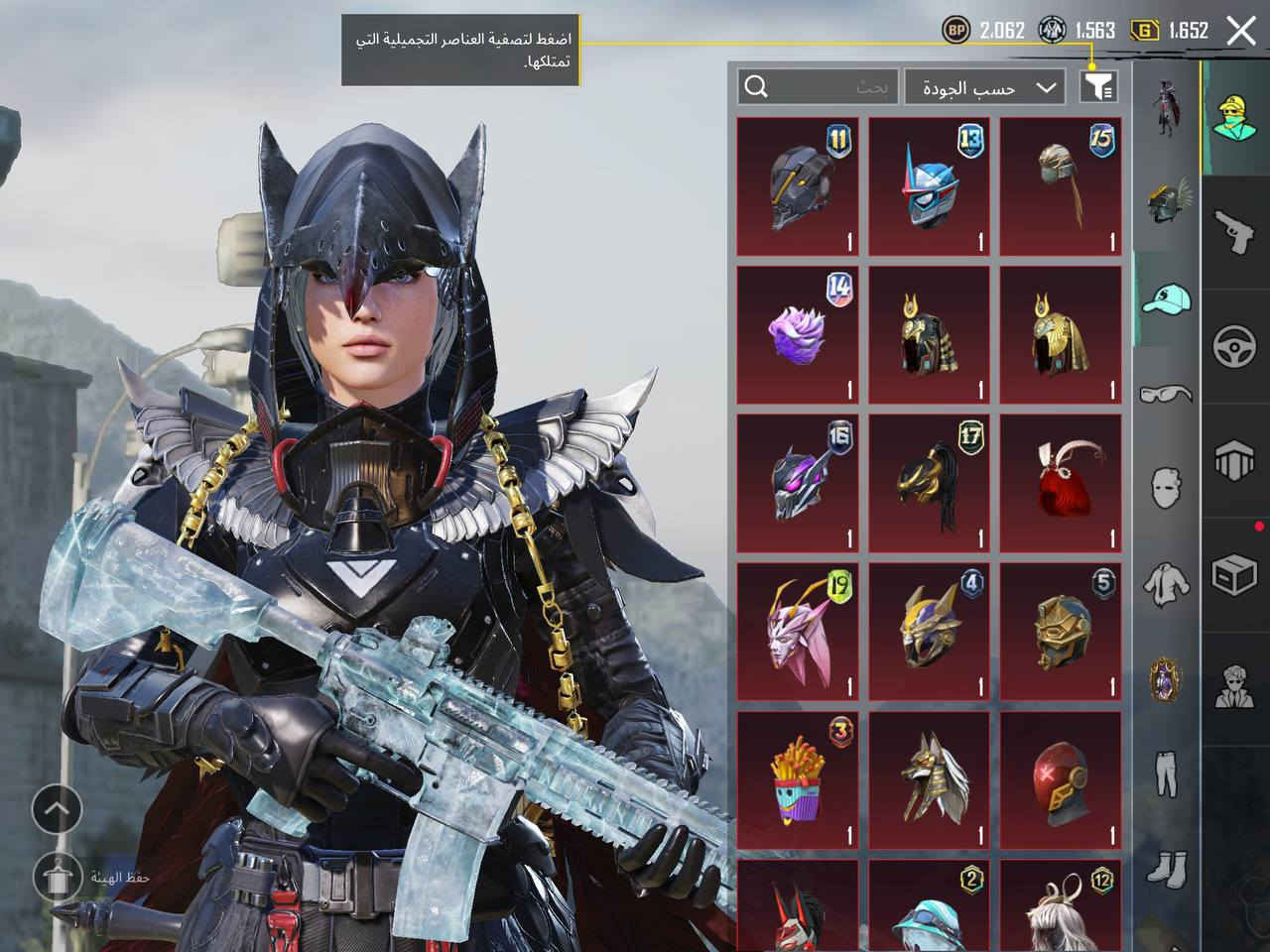Screen dimensions: 1270x952
Task: Select the blue and red masked helmet
Action: click(929, 186)
